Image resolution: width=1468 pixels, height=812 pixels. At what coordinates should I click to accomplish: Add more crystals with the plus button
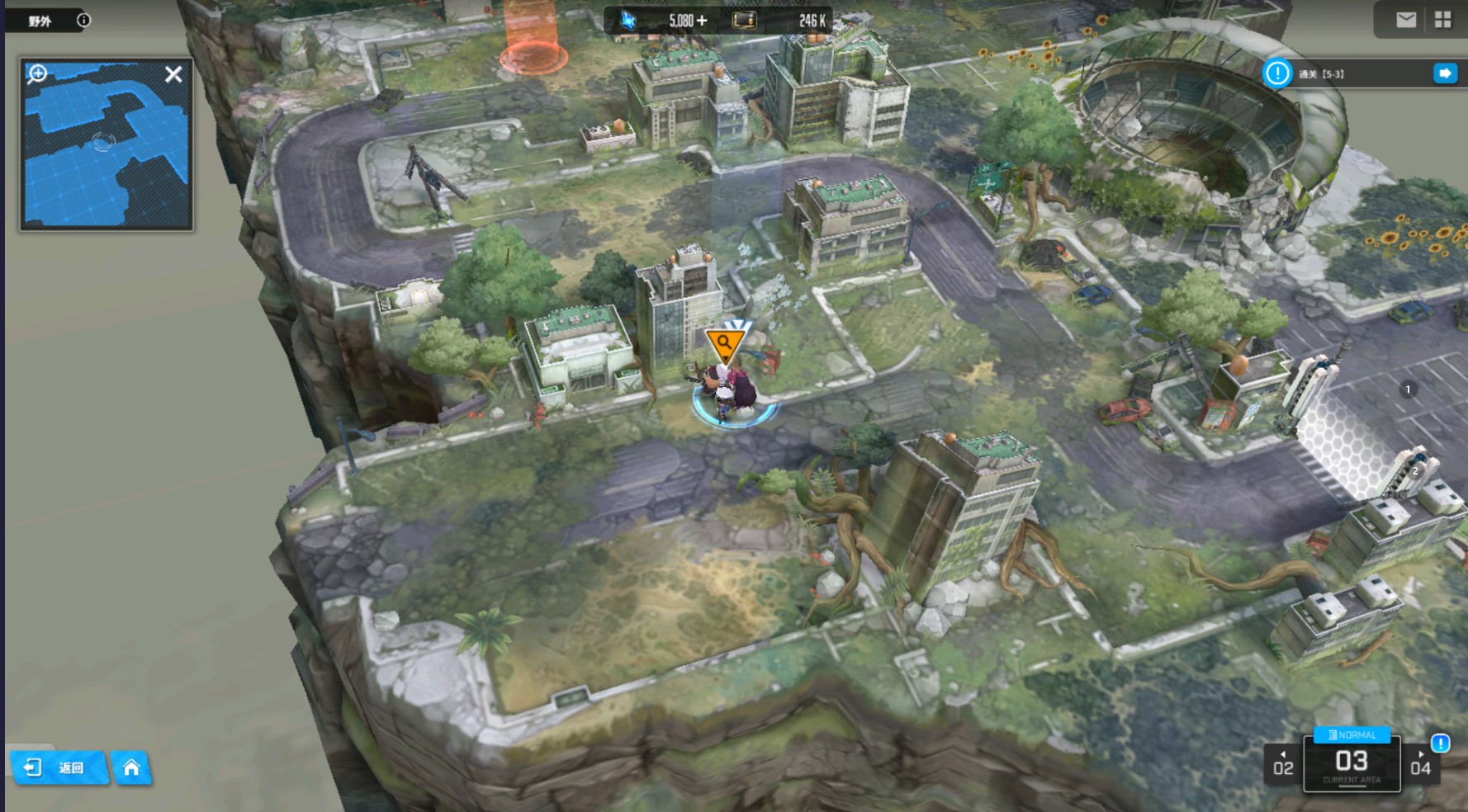point(702,21)
